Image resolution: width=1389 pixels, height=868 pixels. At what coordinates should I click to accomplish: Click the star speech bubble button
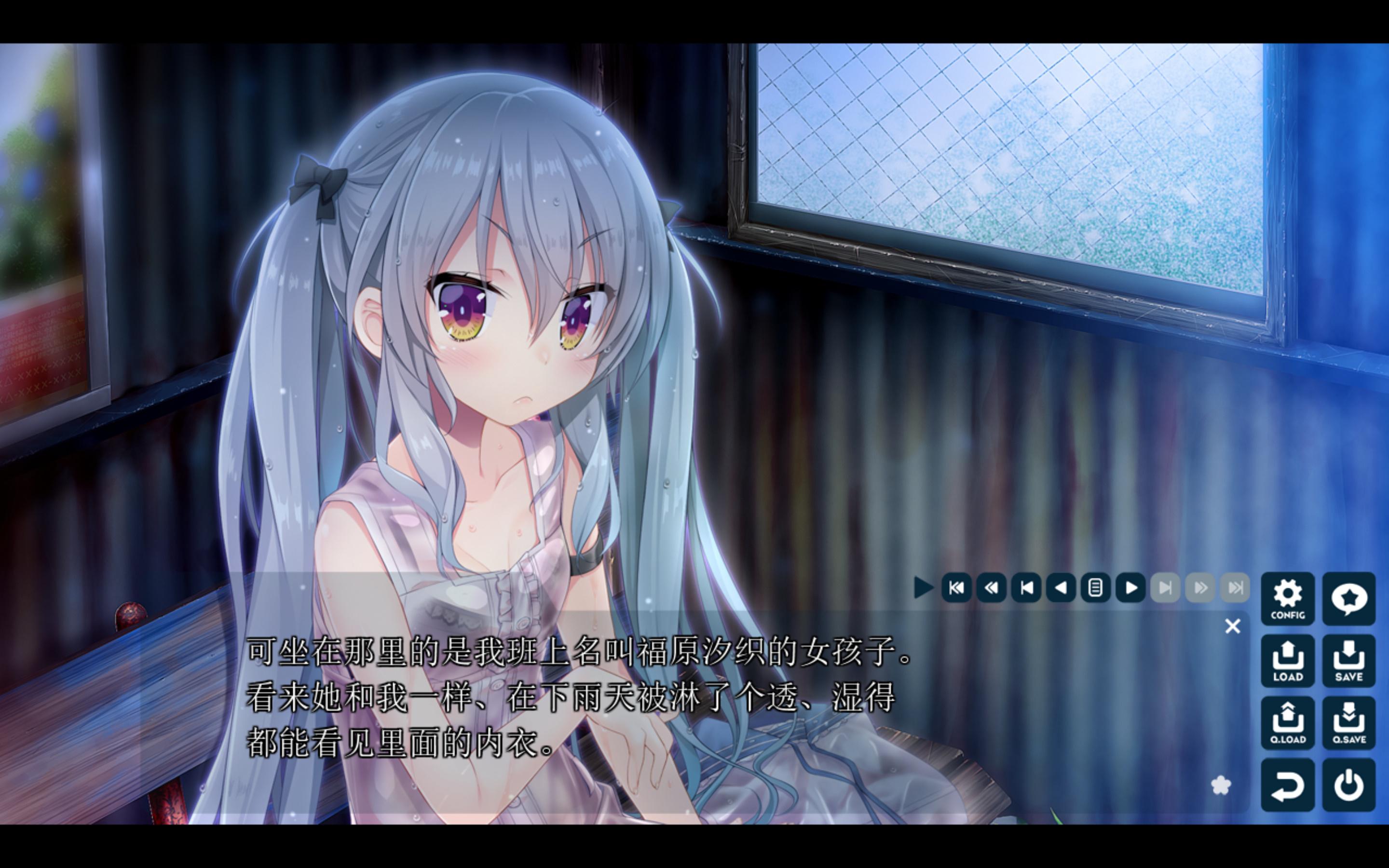1348,598
